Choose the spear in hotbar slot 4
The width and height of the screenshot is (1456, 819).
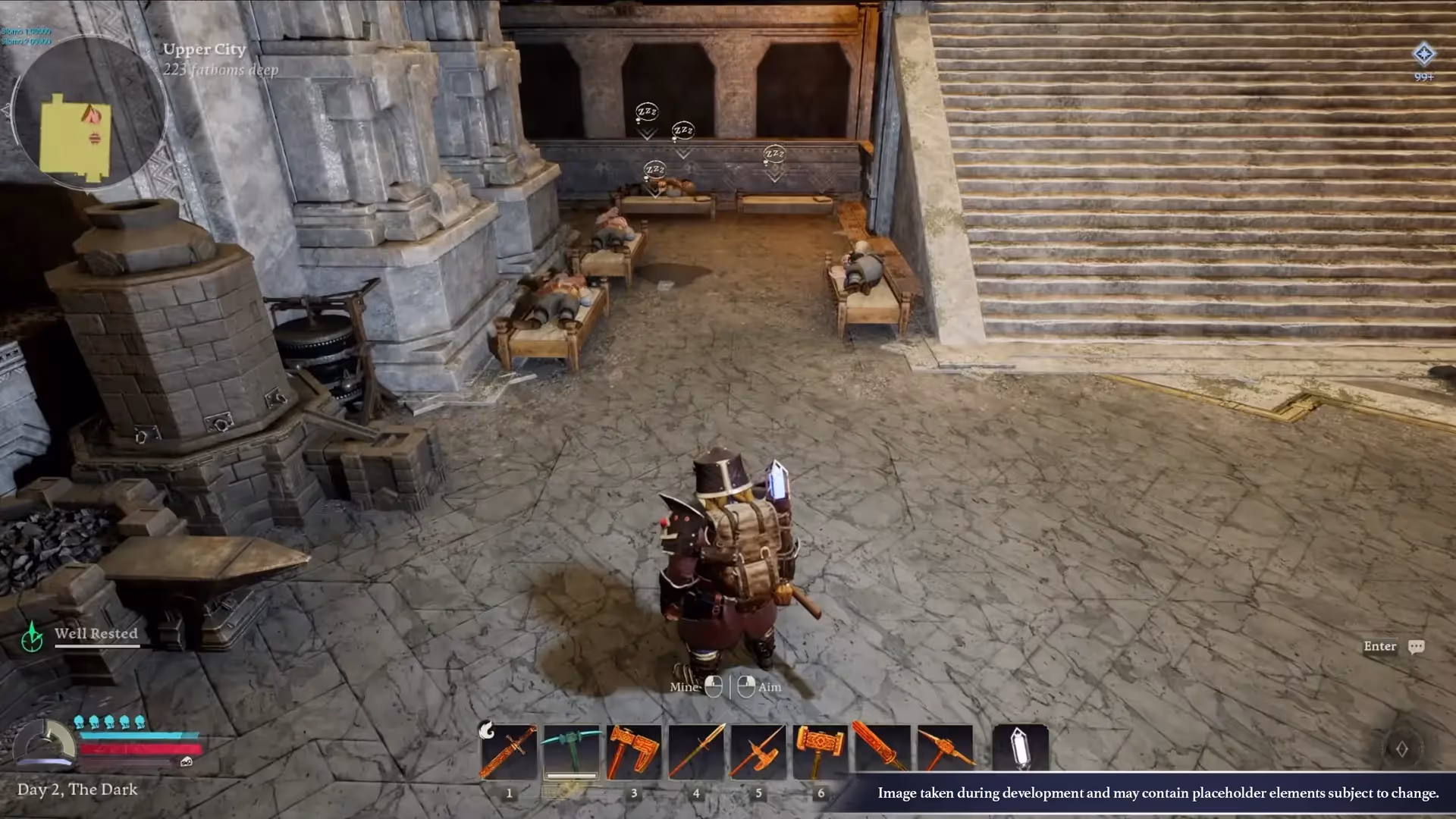(x=696, y=752)
